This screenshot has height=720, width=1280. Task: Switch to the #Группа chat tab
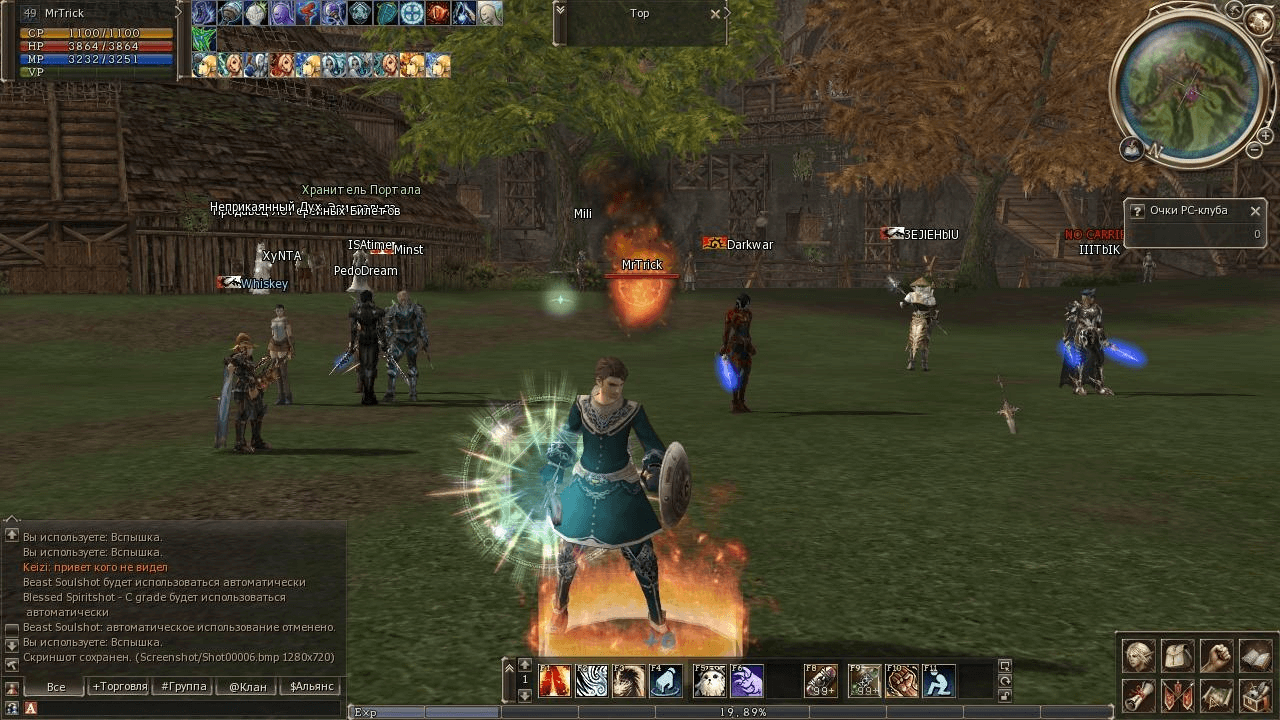[x=184, y=687]
